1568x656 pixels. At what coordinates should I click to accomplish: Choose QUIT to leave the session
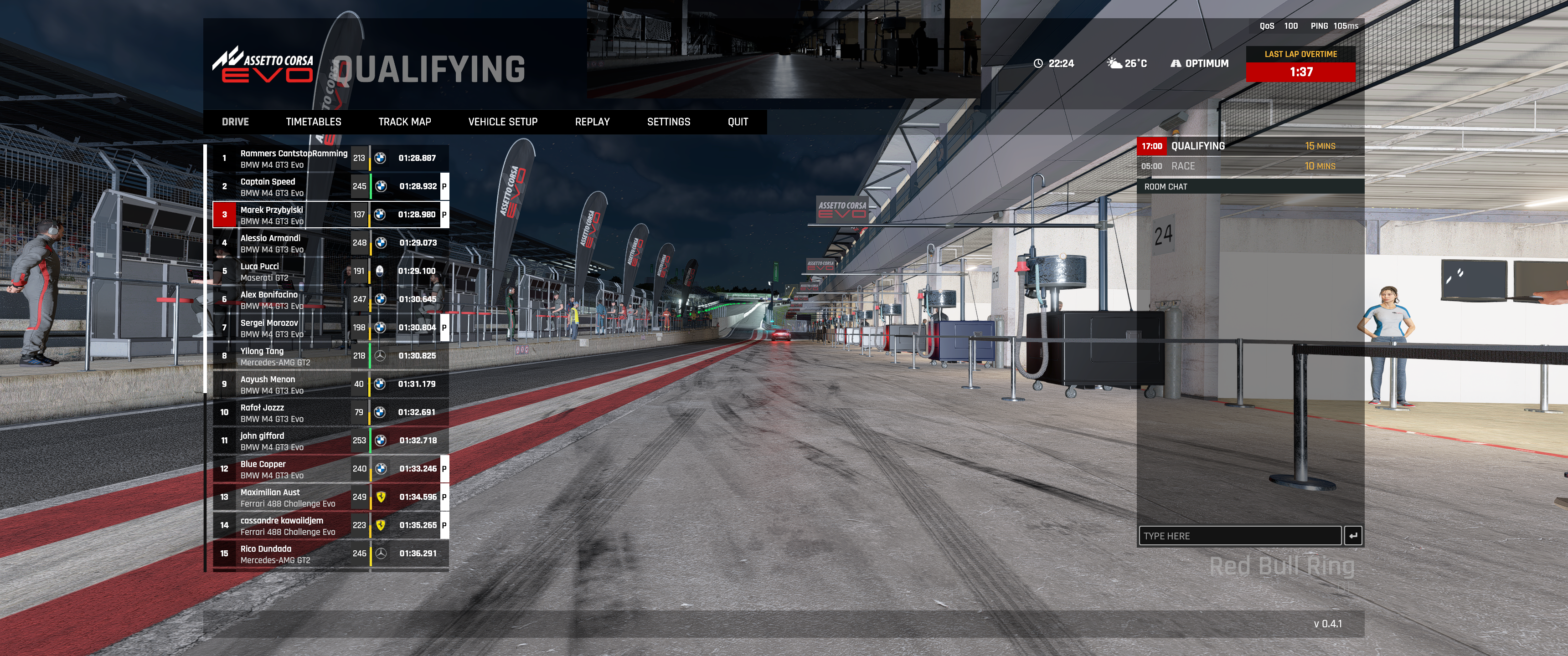click(738, 122)
